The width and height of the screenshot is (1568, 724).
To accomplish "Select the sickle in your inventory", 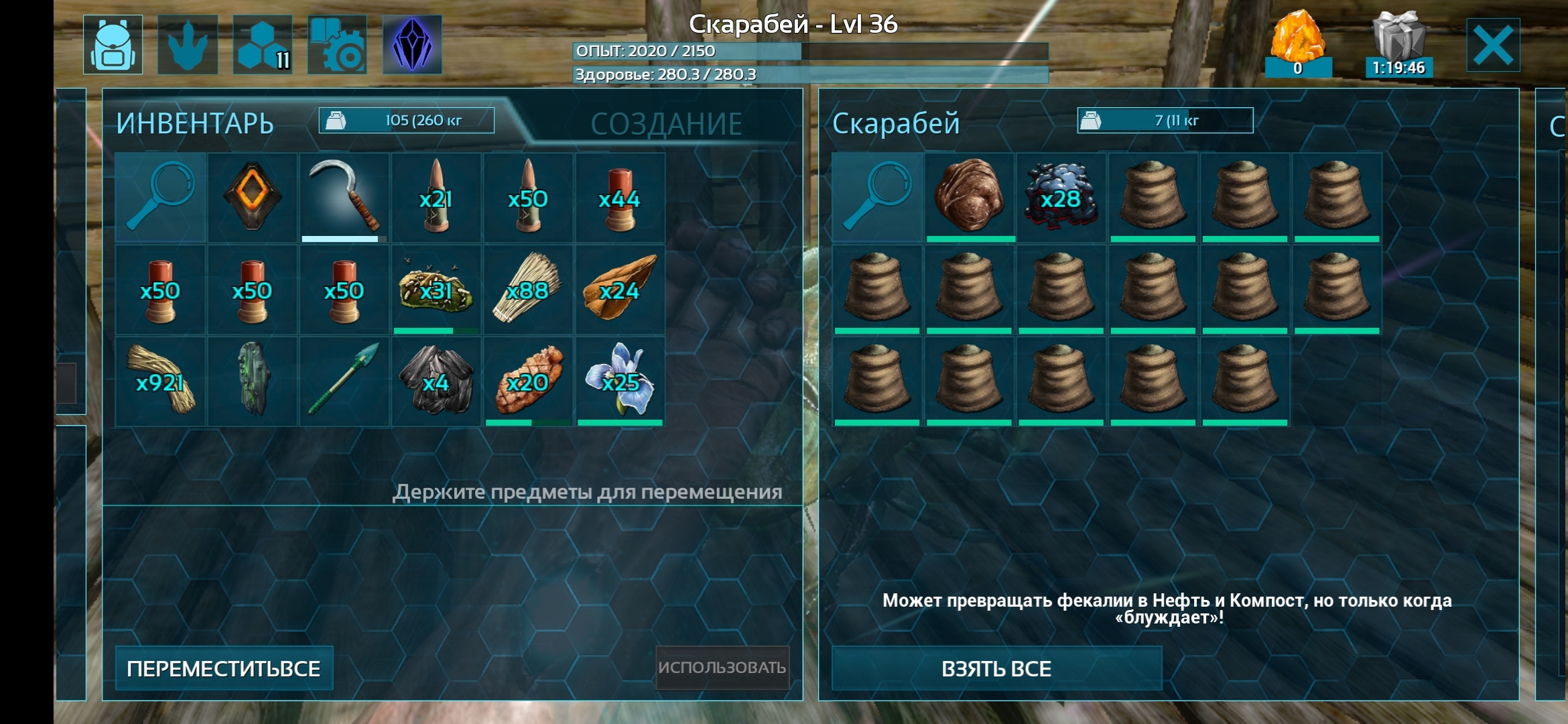I will point(344,198).
